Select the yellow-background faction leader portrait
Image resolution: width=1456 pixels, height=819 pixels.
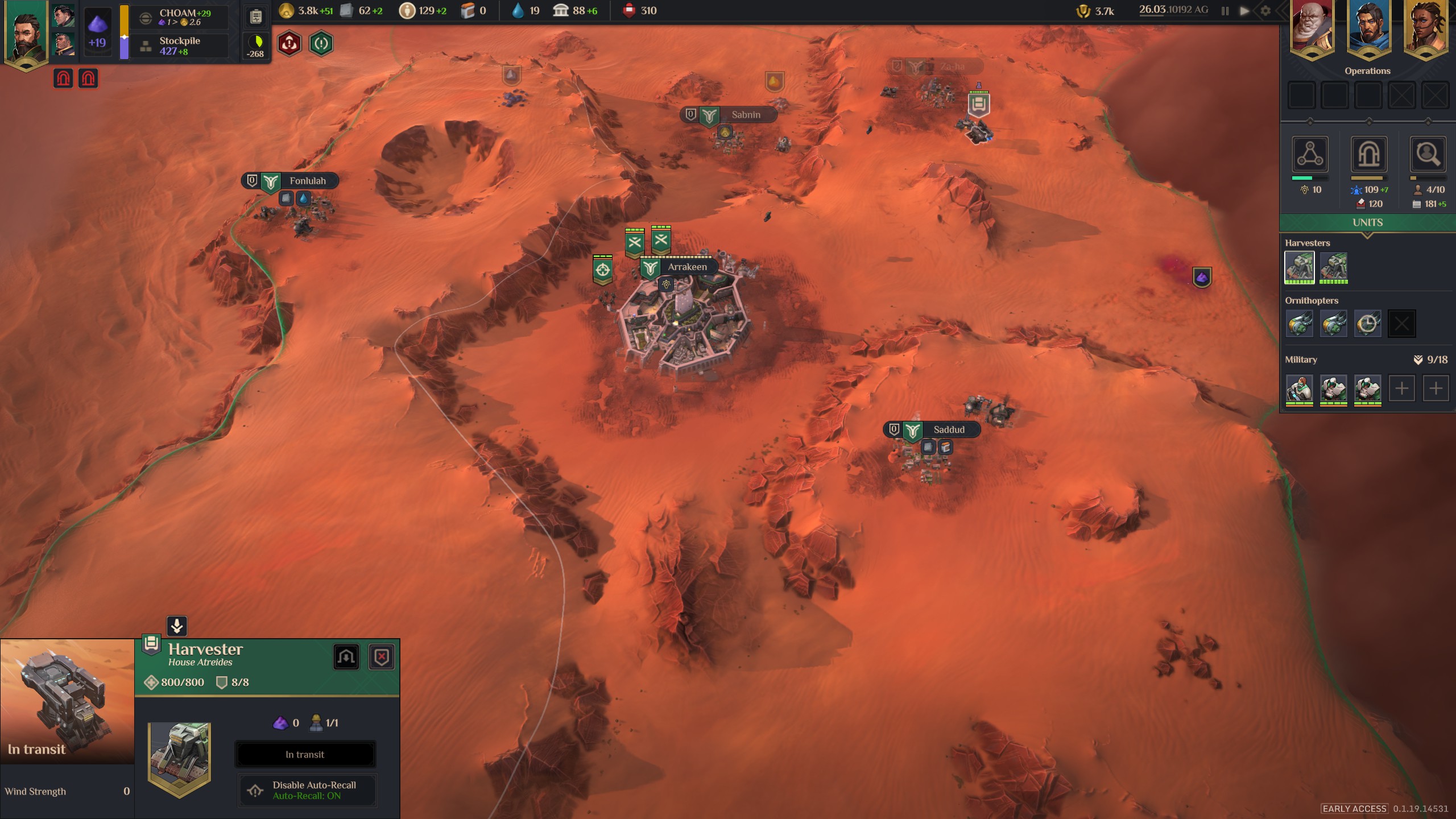tap(1426, 28)
